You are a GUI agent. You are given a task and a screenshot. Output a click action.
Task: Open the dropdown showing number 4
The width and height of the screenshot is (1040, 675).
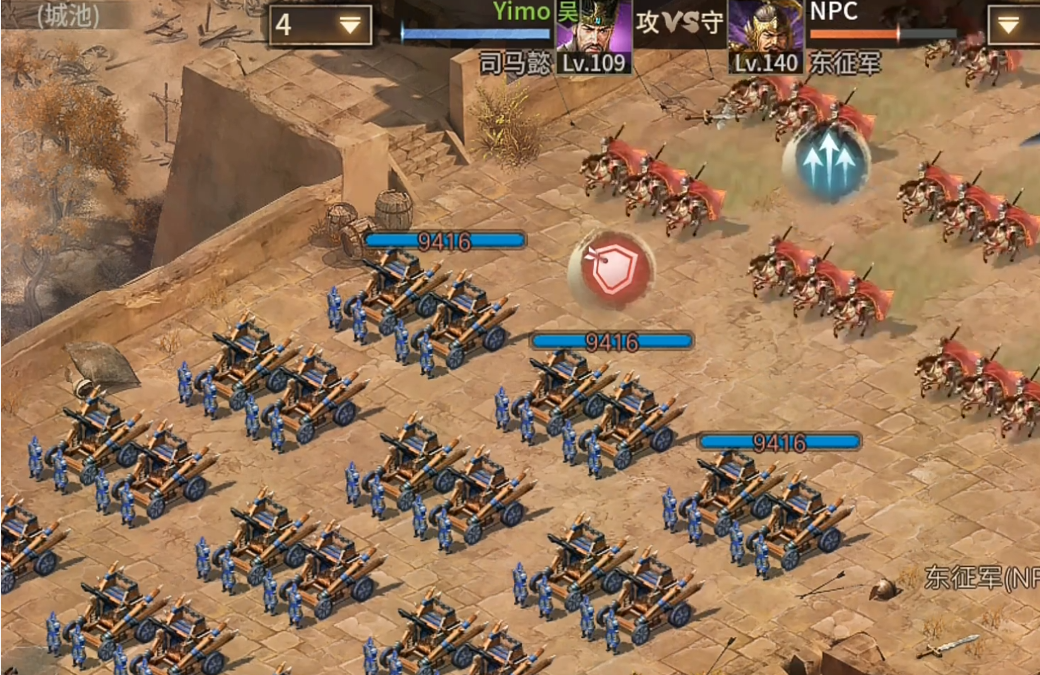click(320, 25)
